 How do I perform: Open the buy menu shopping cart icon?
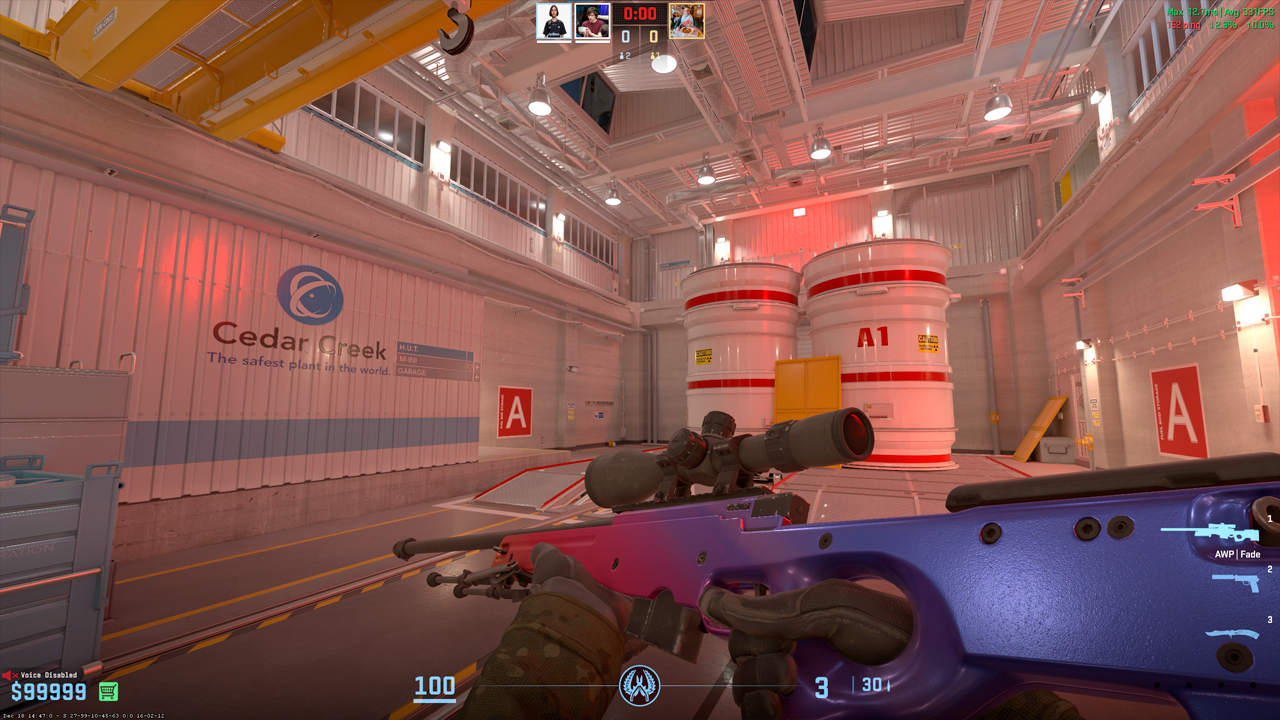[108, 691]
